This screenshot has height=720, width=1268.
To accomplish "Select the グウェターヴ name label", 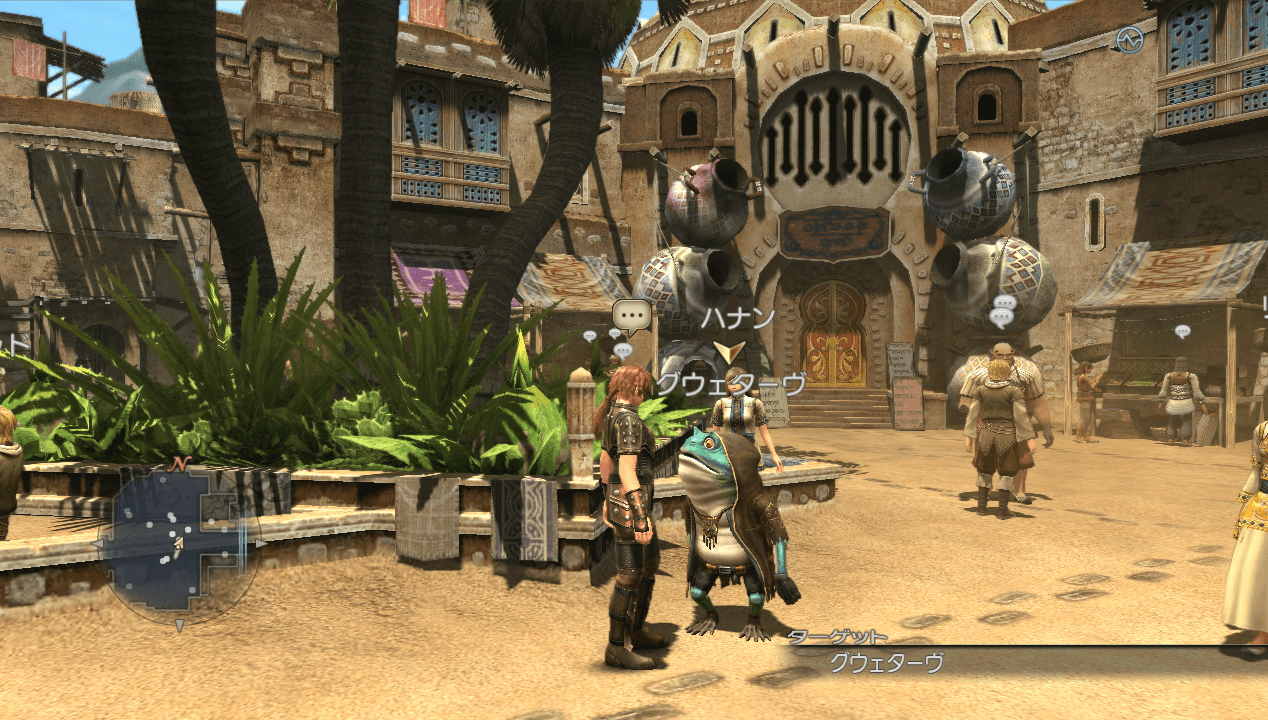I will click(x=730, y=385).
